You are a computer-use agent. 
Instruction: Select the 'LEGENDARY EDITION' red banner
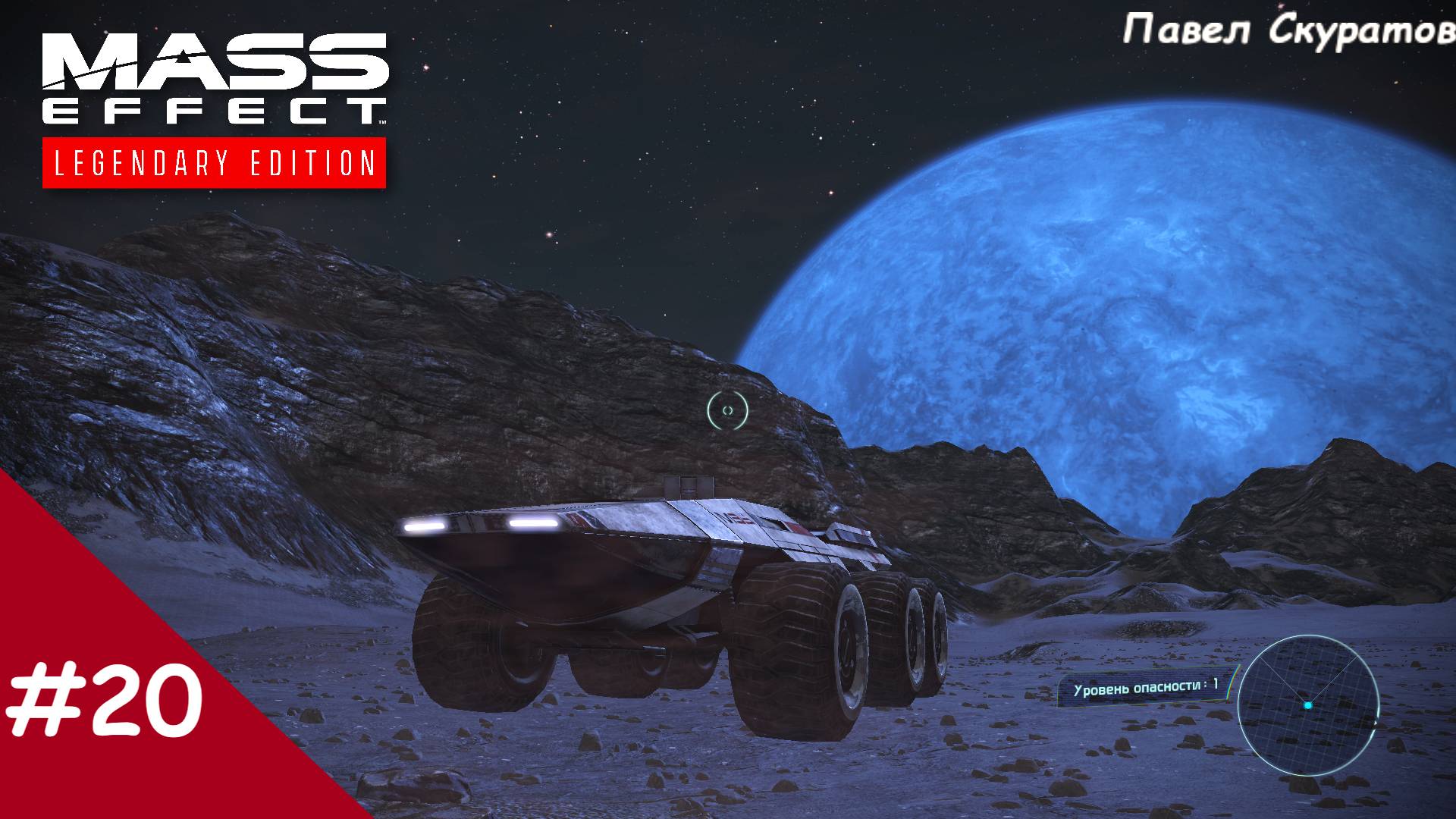tap(214, 162)
